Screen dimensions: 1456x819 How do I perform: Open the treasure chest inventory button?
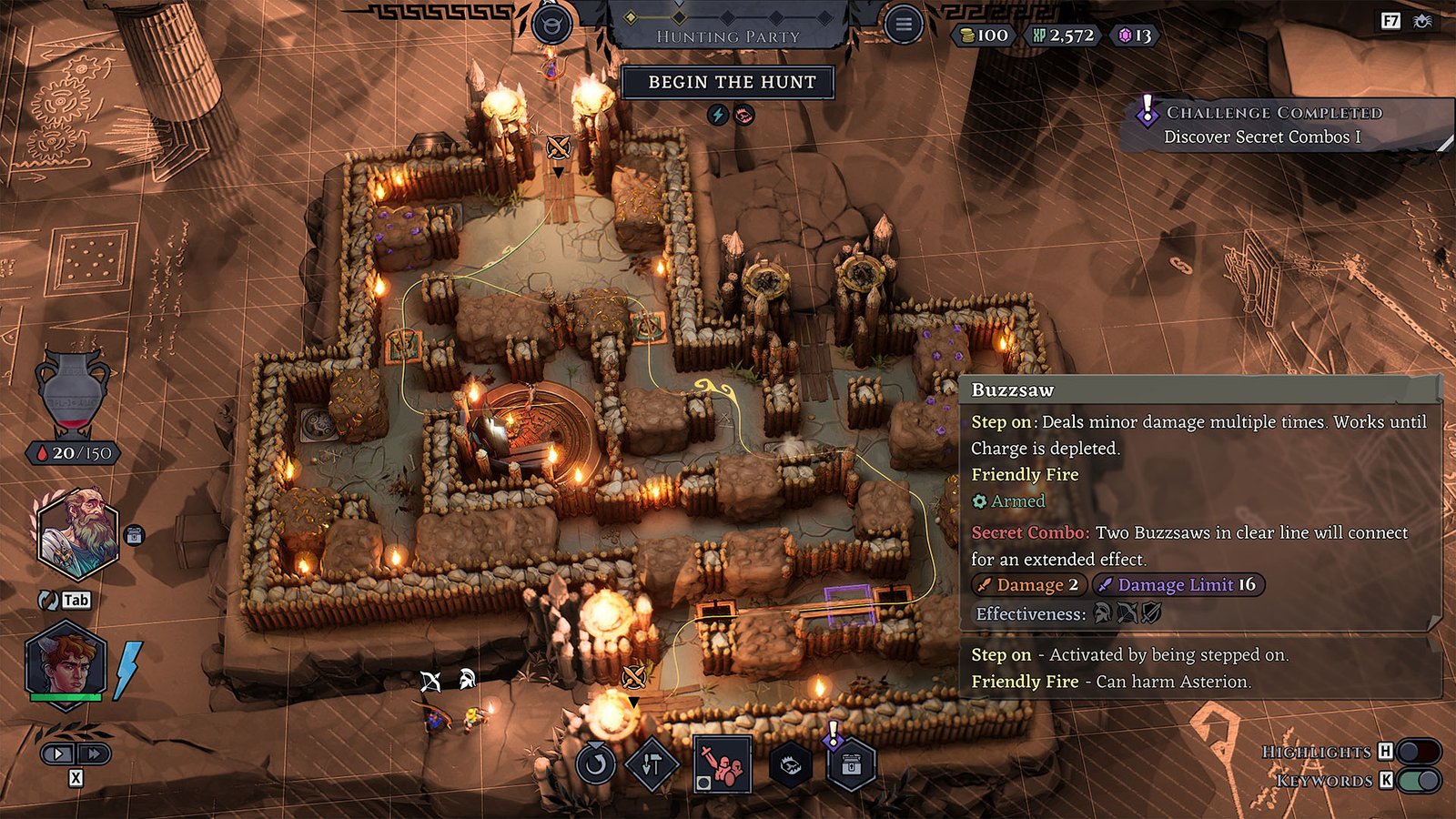pos(852,765)
